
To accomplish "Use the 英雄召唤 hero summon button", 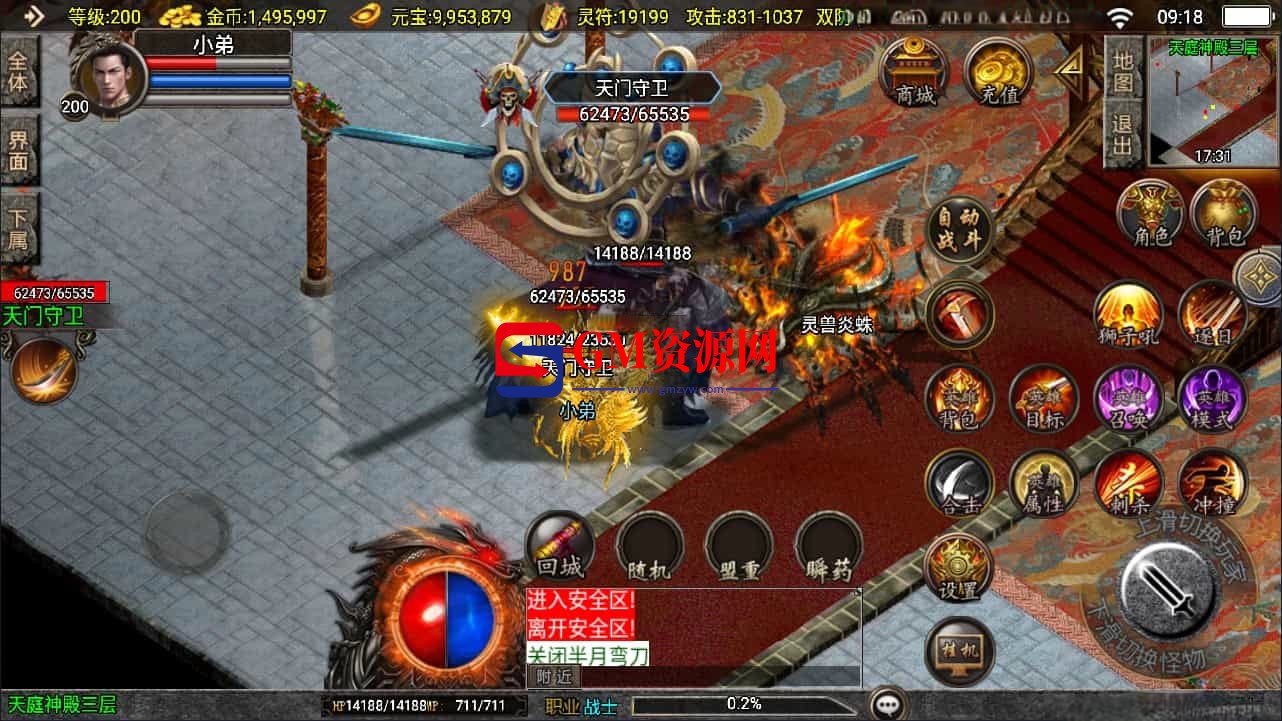I will click(x=1129, y=398).
